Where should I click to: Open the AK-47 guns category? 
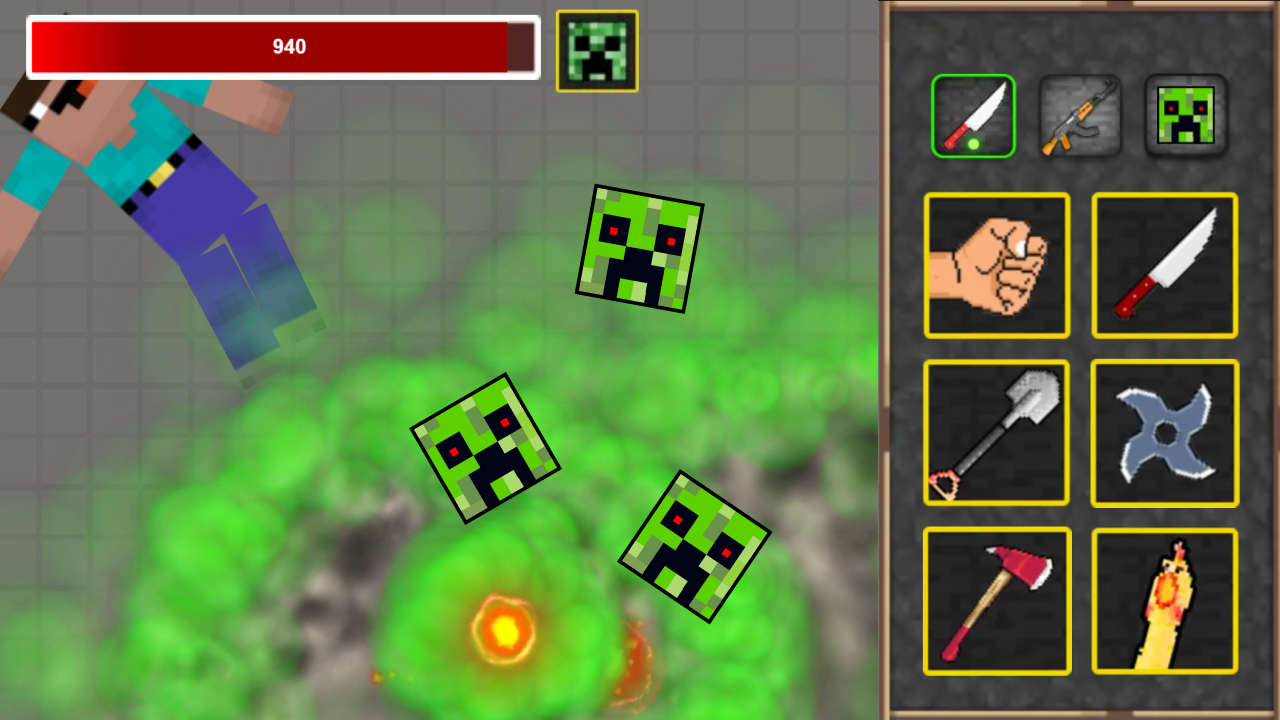[1080, 115]
